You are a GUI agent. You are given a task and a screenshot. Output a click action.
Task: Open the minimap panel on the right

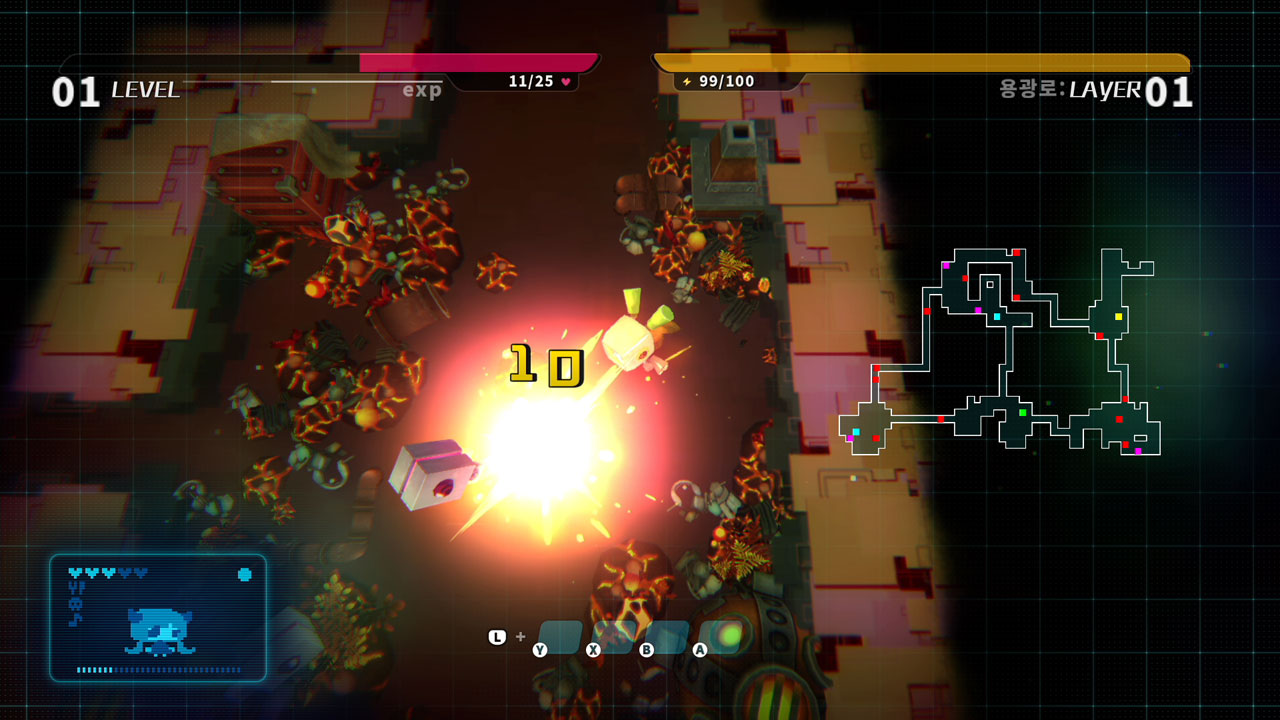[x=1000, y=350]
